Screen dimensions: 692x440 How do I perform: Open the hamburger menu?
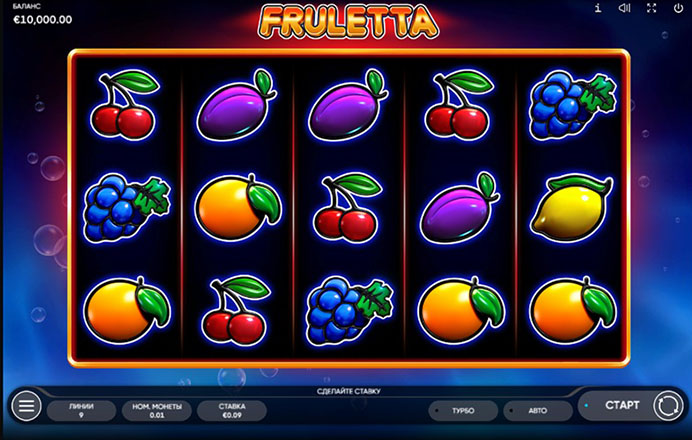[x=27, y=406]
